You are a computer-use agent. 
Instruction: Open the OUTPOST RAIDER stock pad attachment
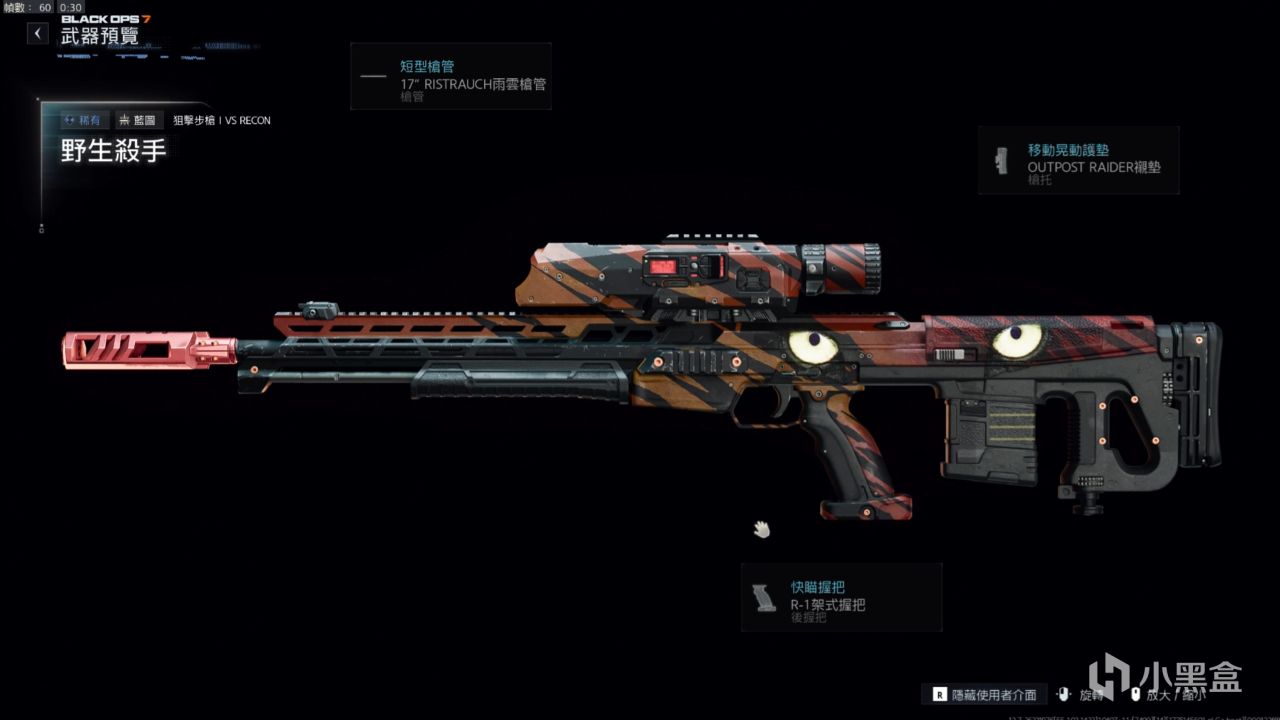click(x=1078, y=160)
